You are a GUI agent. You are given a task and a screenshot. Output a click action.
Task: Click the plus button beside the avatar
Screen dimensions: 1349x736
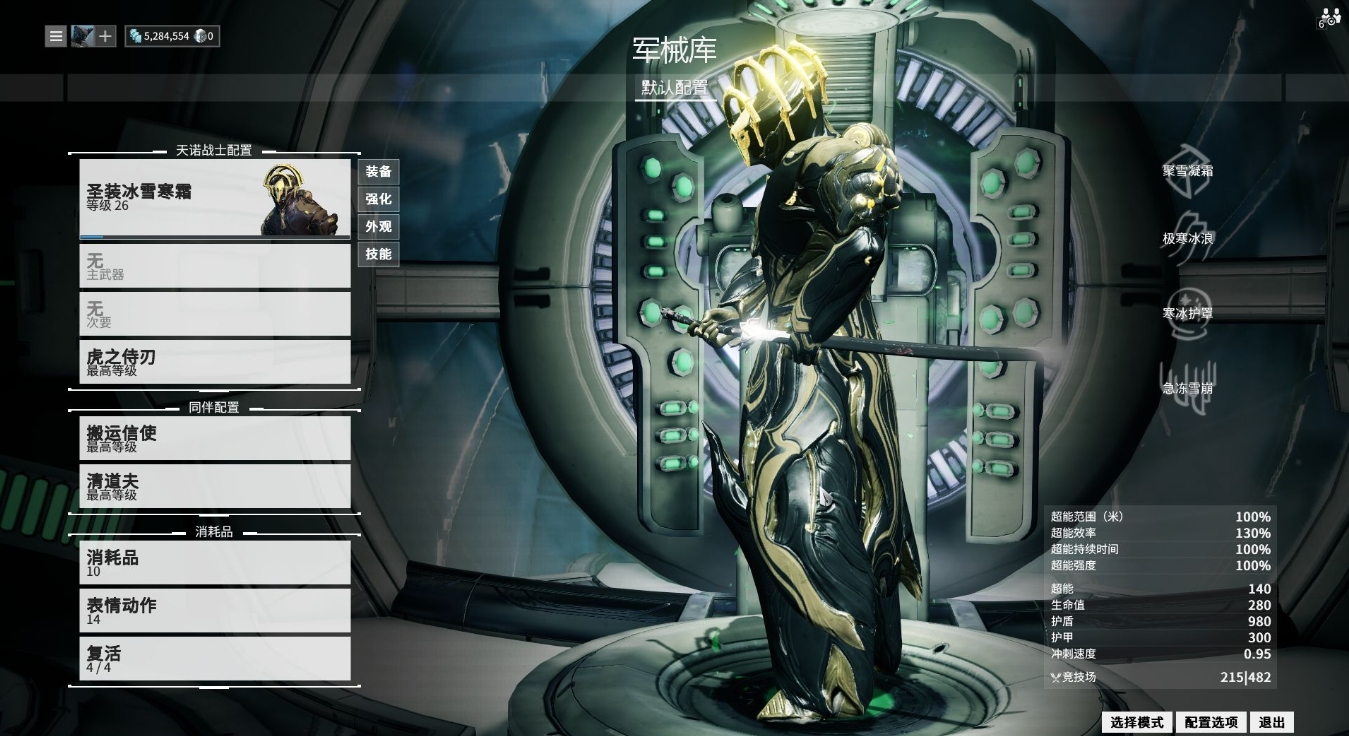106,36
